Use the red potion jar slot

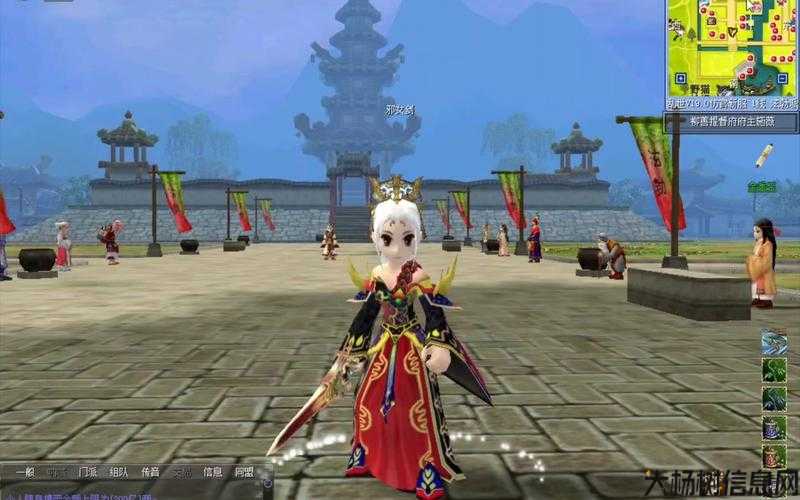(x=774, y=457)
